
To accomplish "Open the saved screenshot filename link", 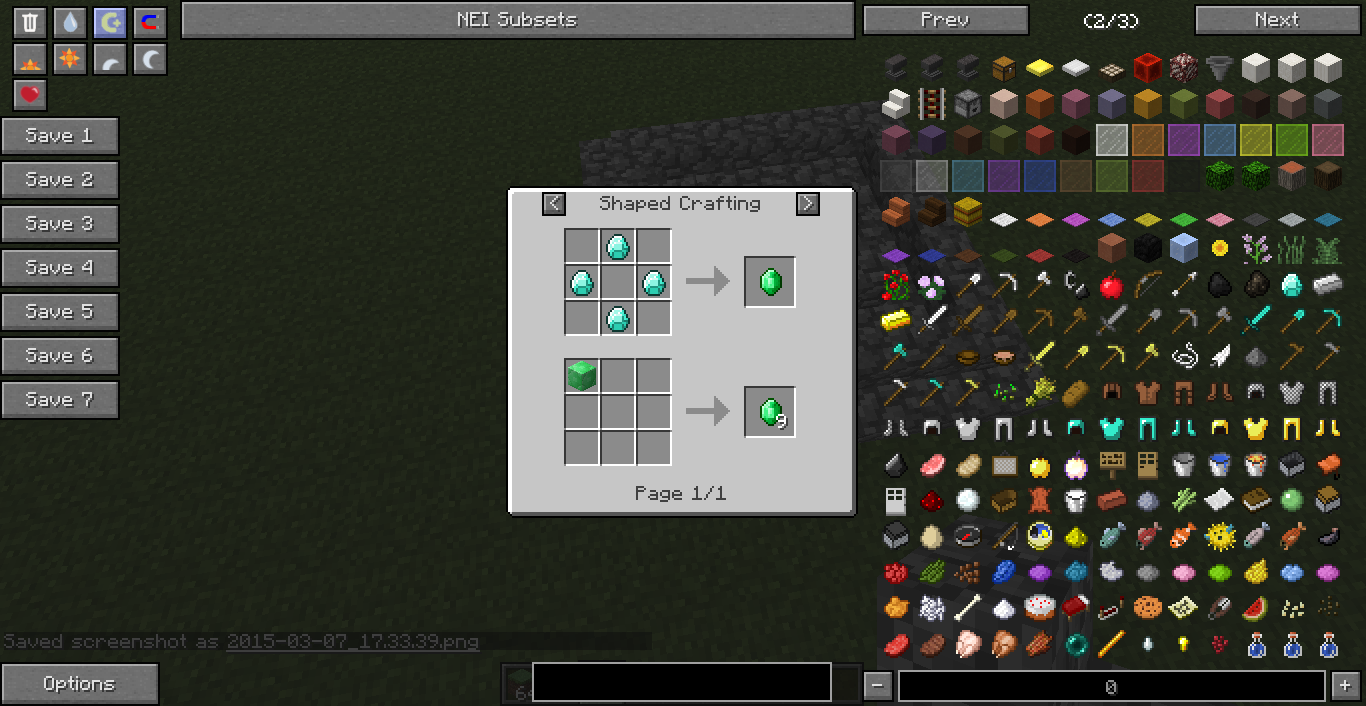I will coord(352,642).
